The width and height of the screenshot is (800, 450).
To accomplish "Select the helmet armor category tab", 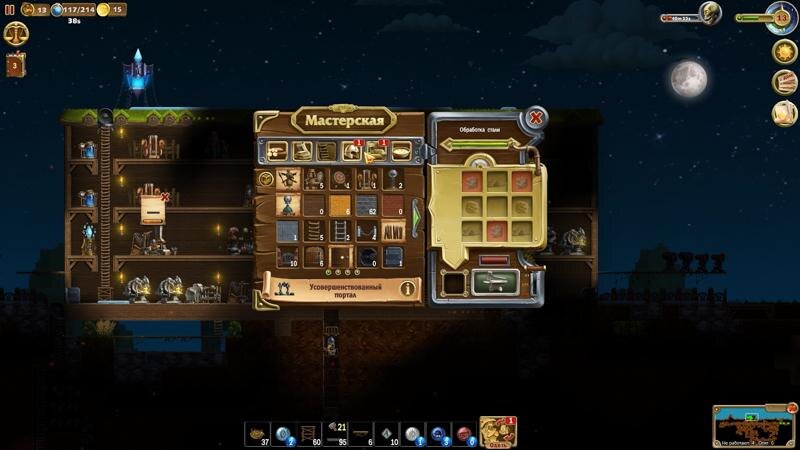I will point(351,151).
